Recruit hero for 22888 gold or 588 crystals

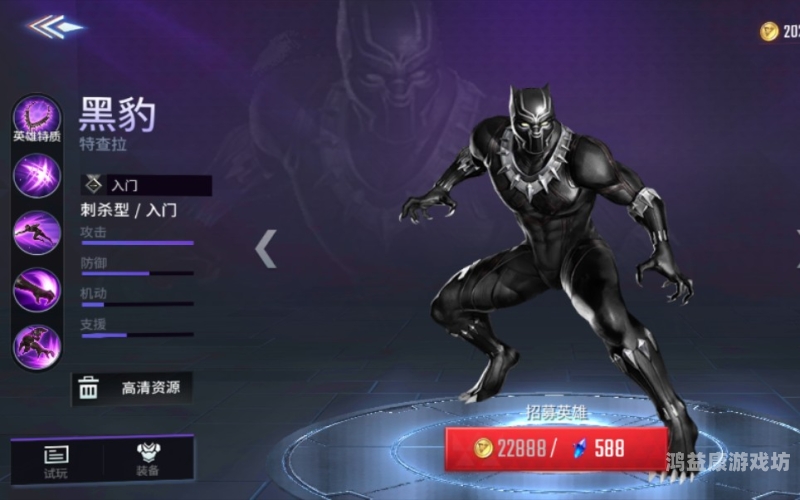[555, 448]
